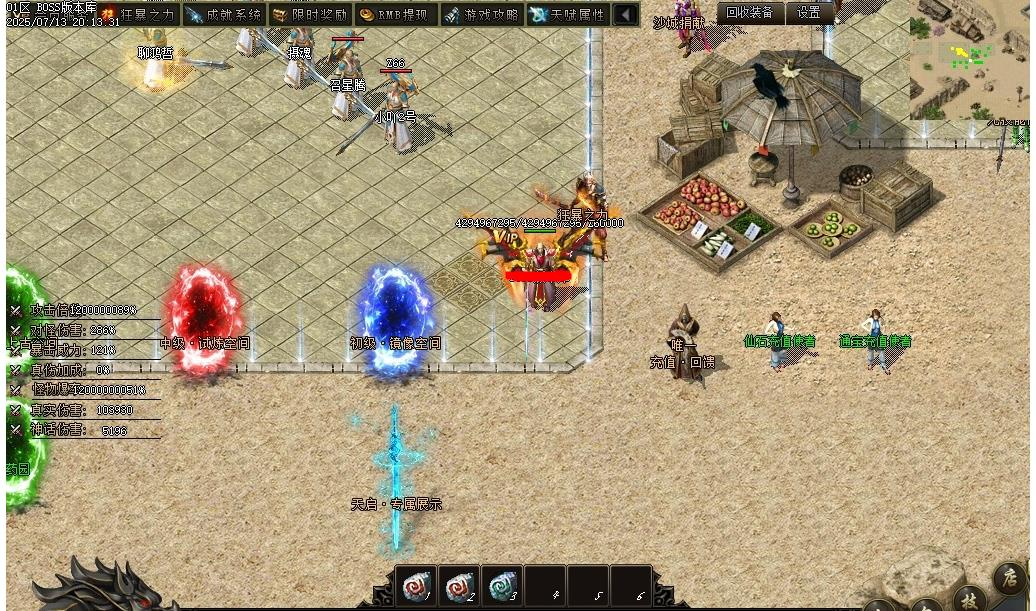Open the RMB提现 withdrawal menu
The image size is (1036, 611).
[396, 15]
